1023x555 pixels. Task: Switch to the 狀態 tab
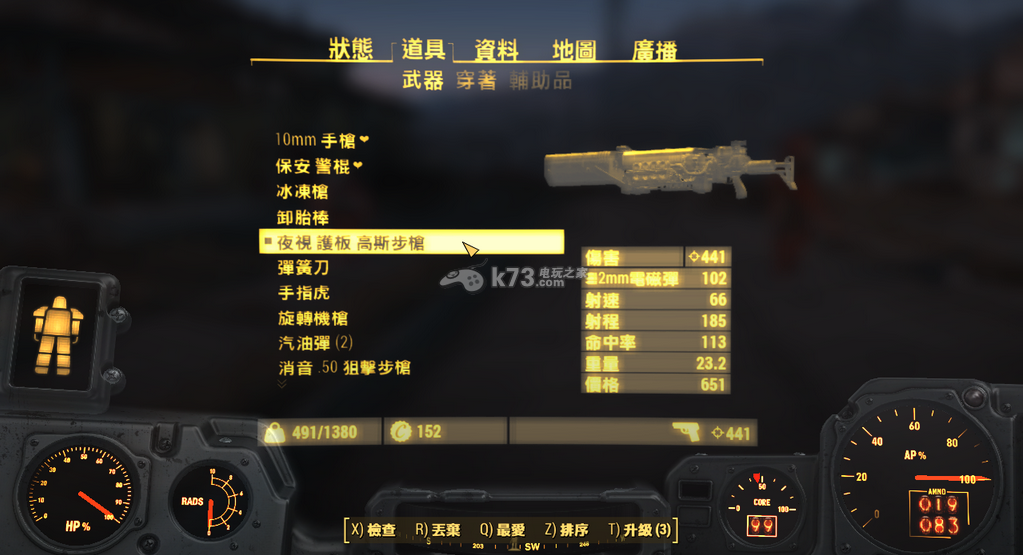tap(350, 50)
